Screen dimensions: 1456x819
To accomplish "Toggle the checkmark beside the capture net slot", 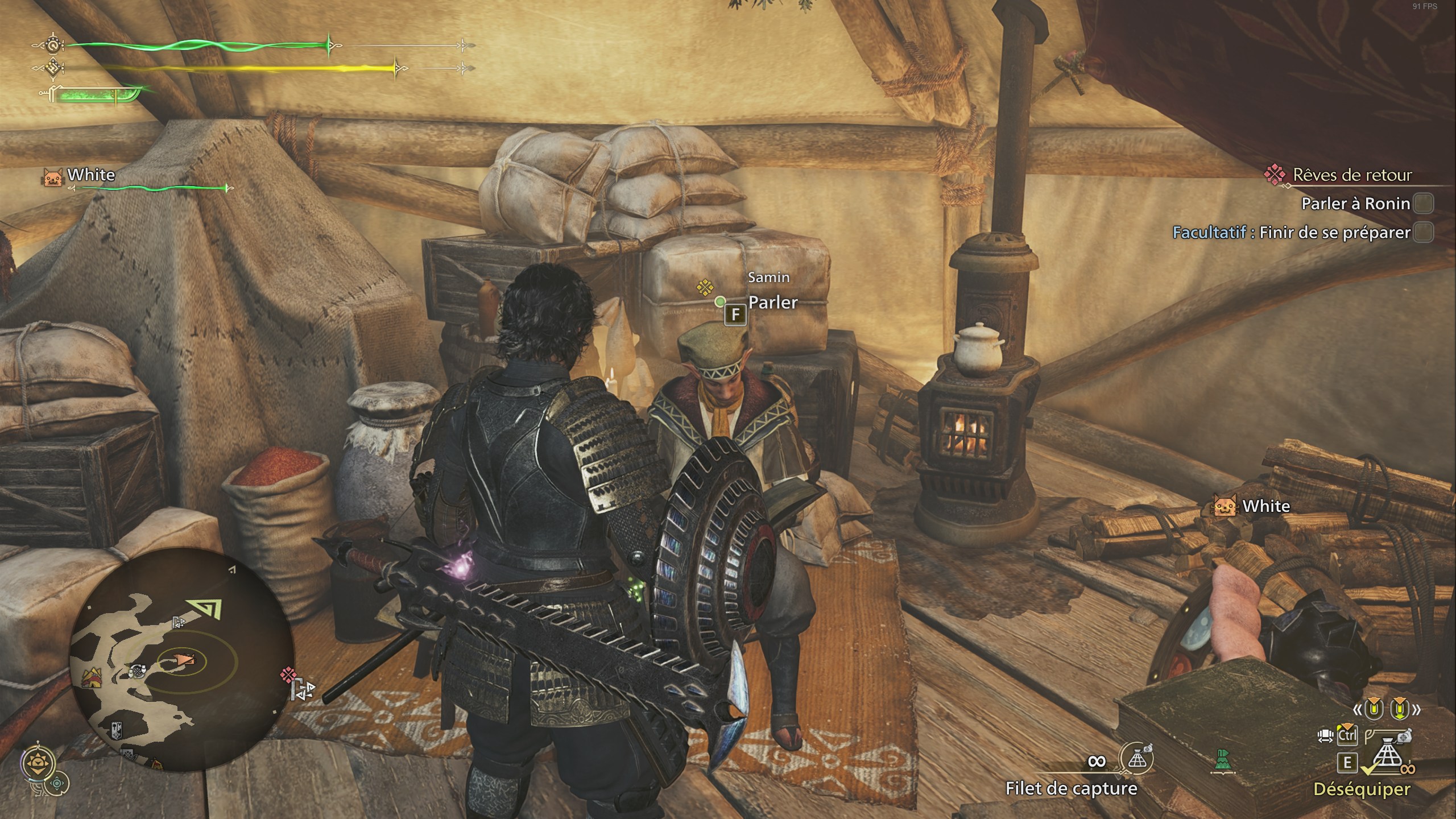I will coord(1367,768).
